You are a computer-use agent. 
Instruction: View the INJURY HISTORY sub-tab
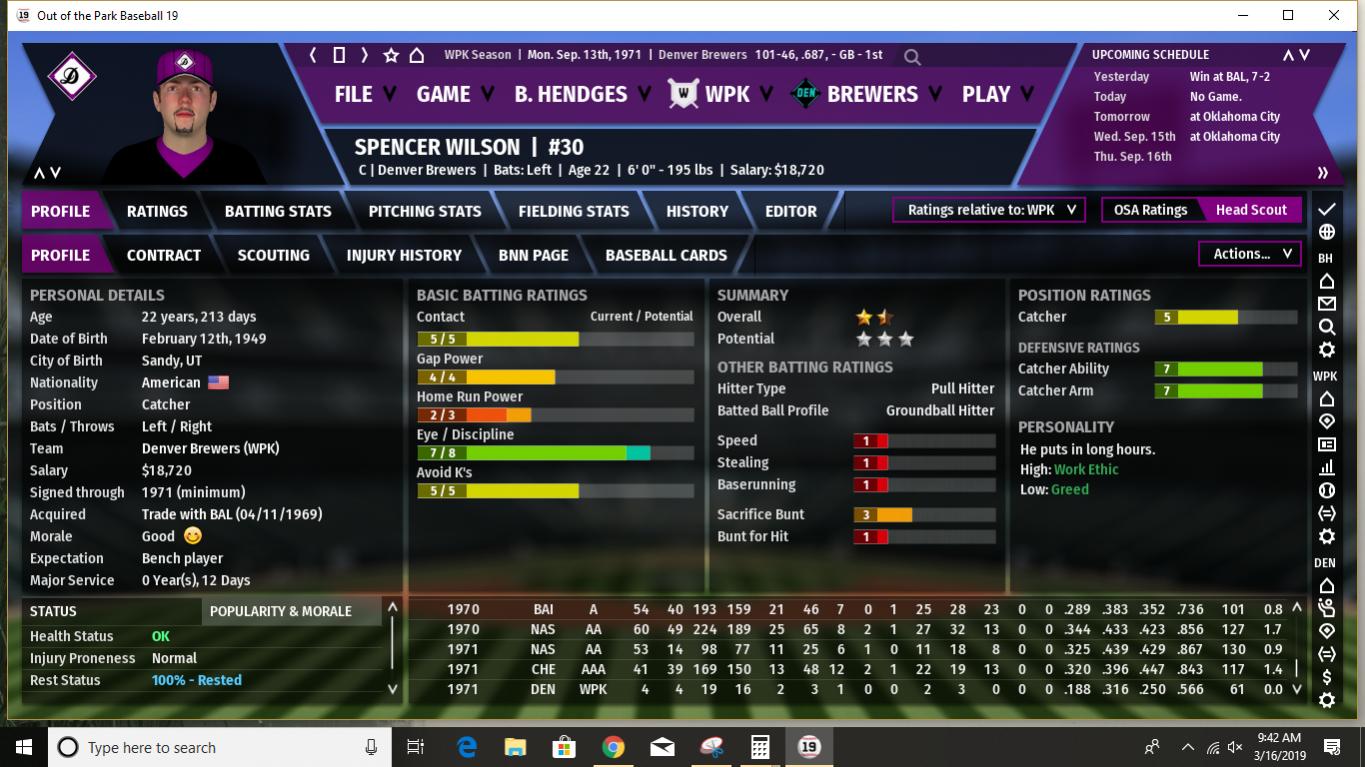tap(404, 255)
